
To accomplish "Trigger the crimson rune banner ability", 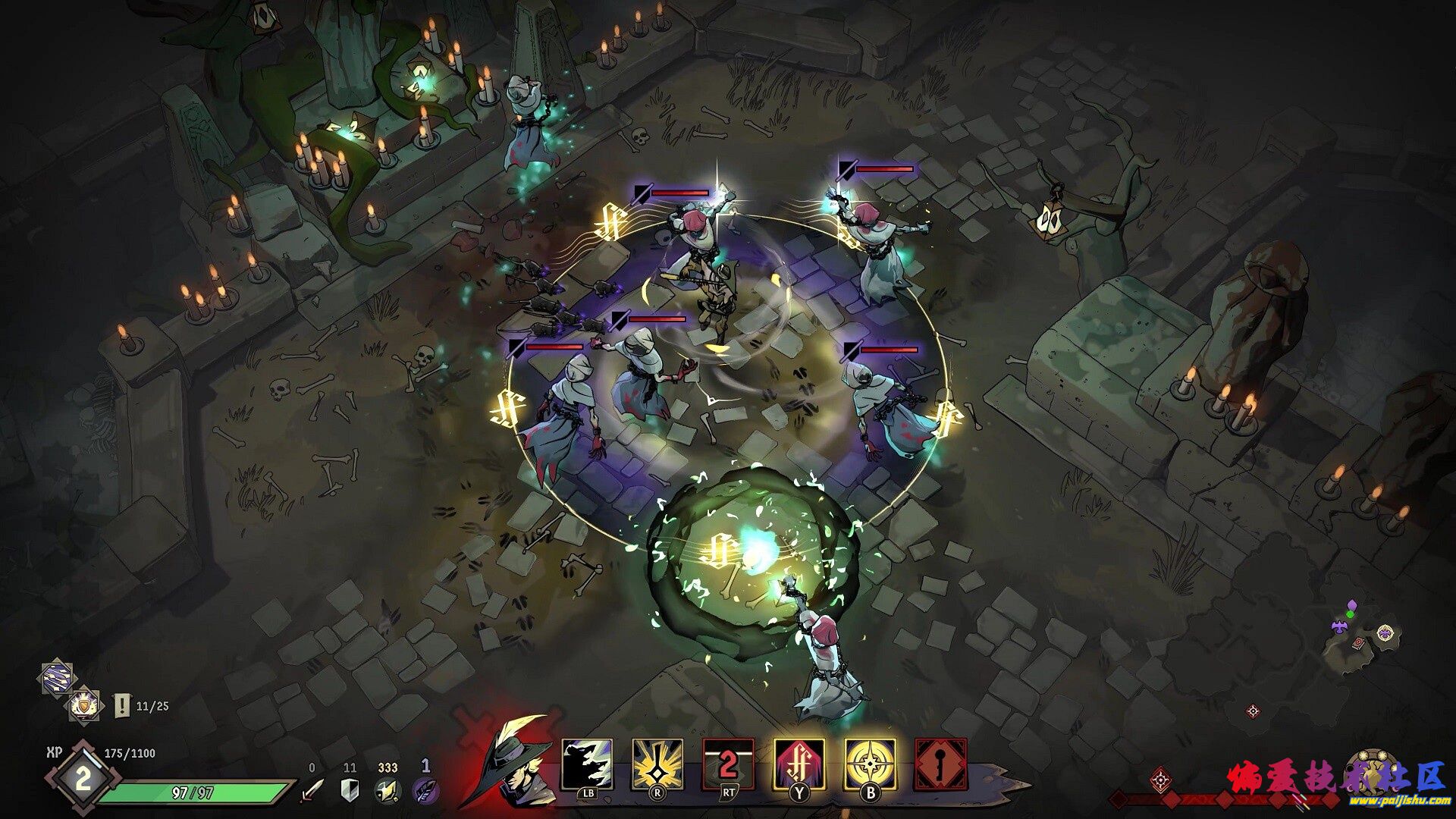I will pyautogui.click(x=799, y=764).
